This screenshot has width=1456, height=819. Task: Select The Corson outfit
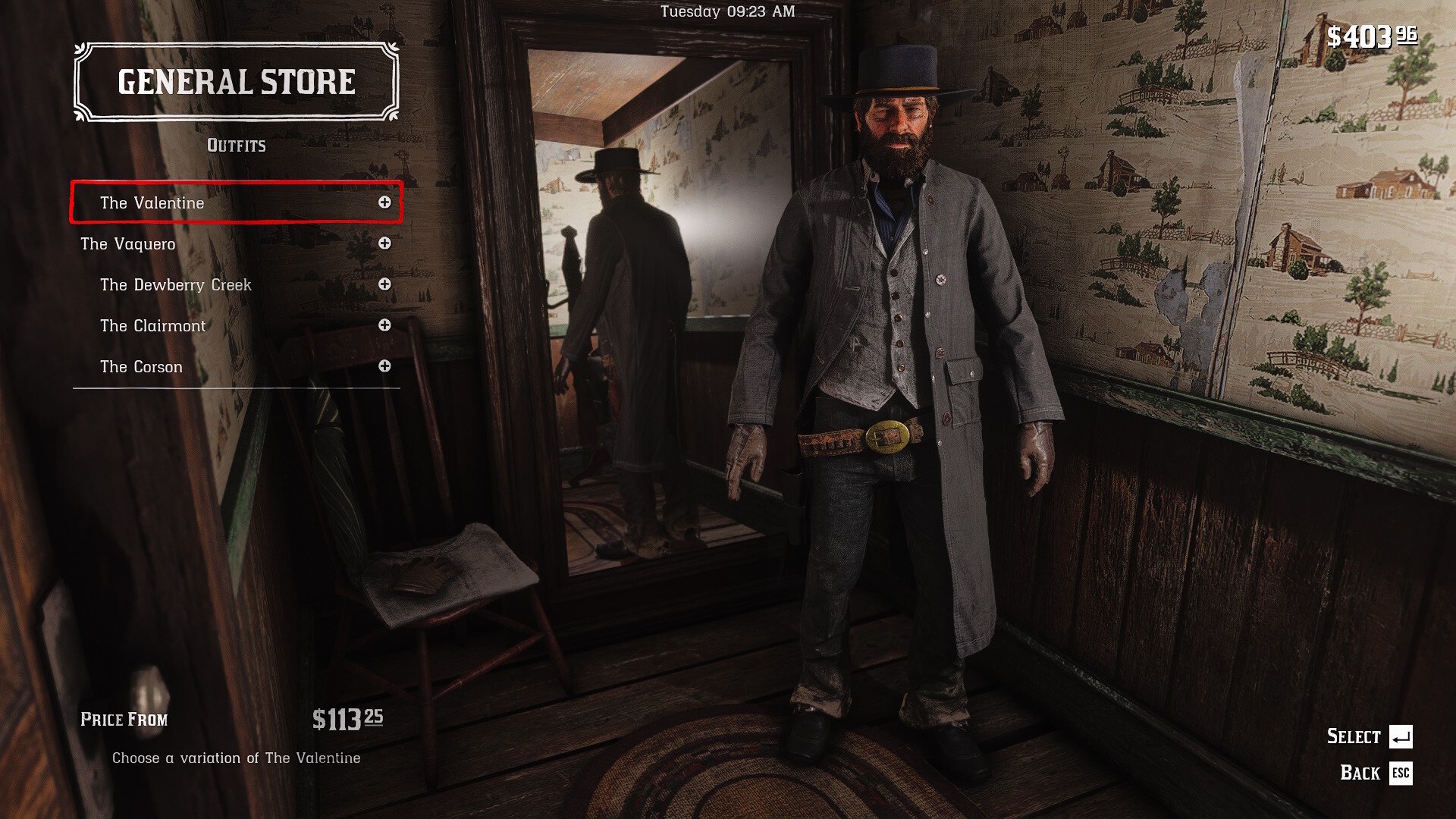click(x=142, y=366)
